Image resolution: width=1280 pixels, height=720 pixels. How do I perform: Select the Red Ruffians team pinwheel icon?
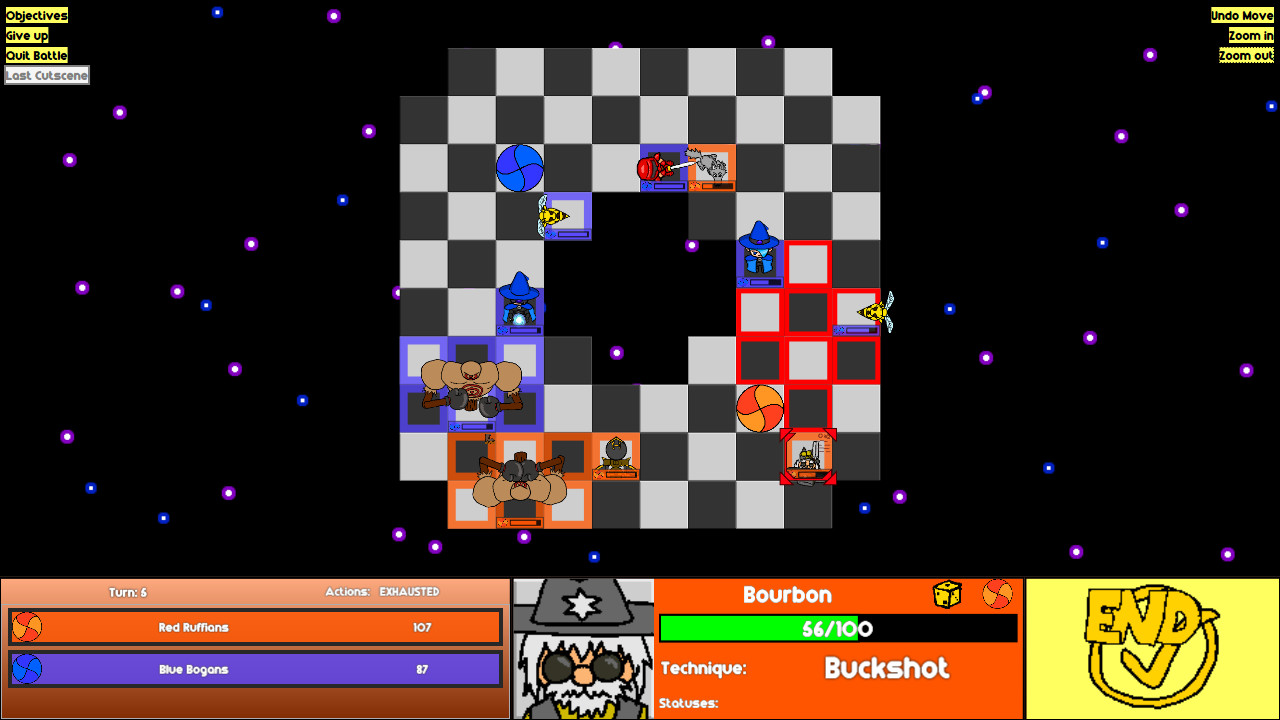pos(27,628)
